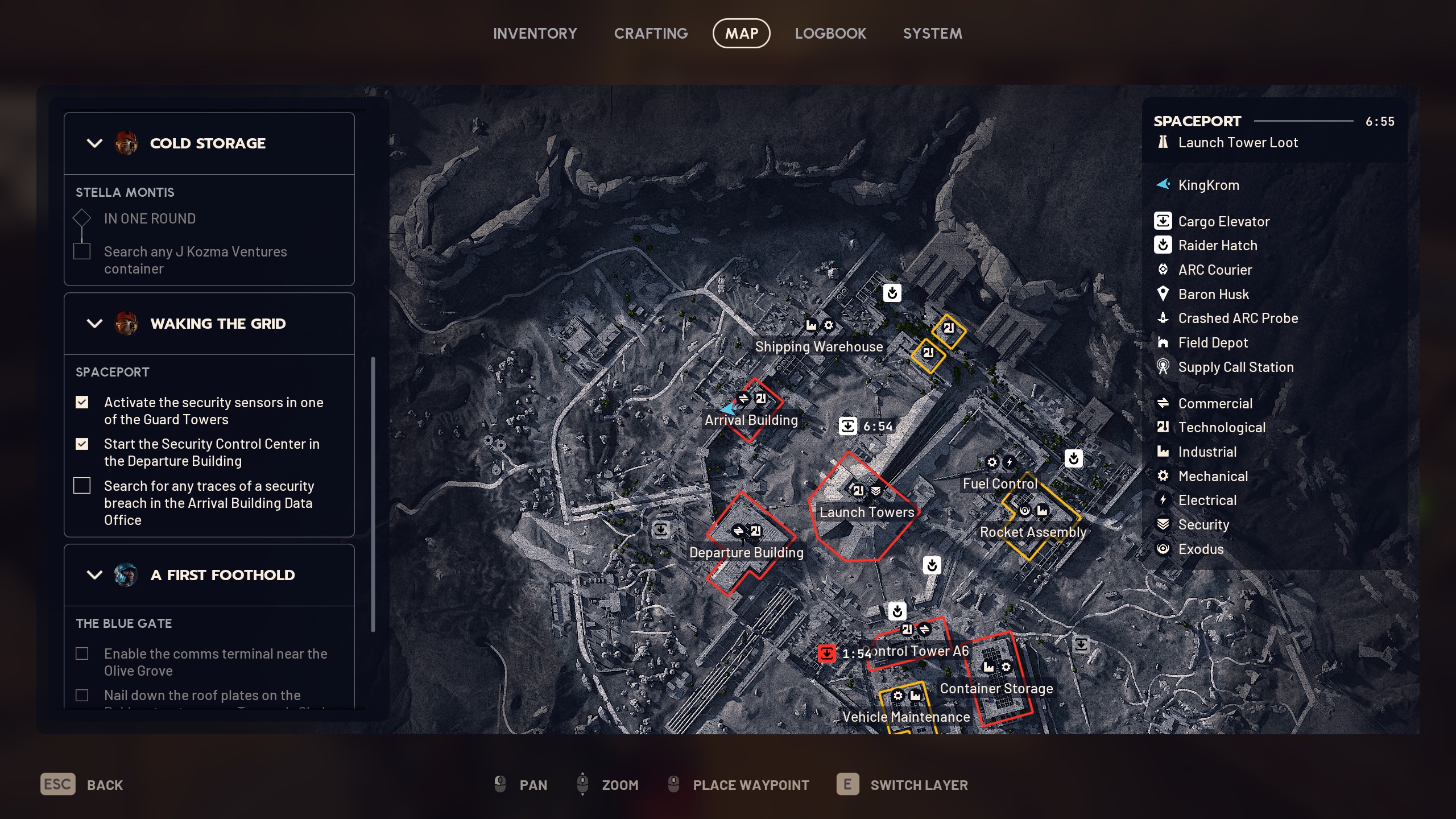Click the Baron Husk map legend icon
This screenshot has width=1456, height=819.
[x=1163, y=294]
